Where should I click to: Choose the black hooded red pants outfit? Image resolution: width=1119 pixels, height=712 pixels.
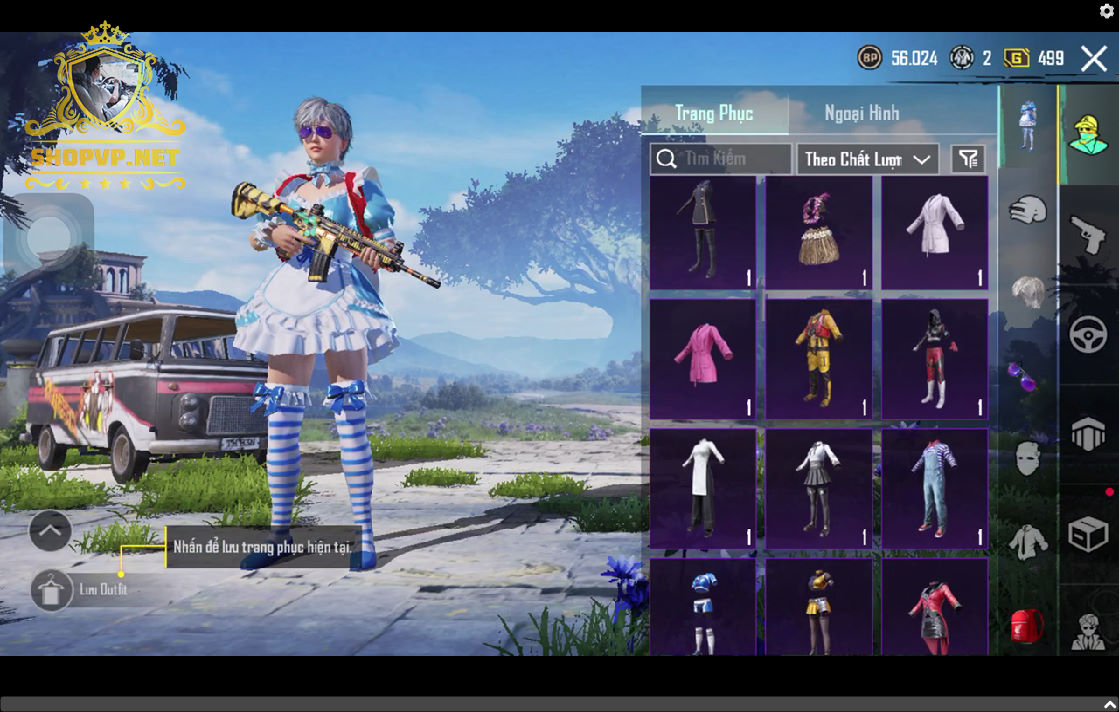[934, 359]
